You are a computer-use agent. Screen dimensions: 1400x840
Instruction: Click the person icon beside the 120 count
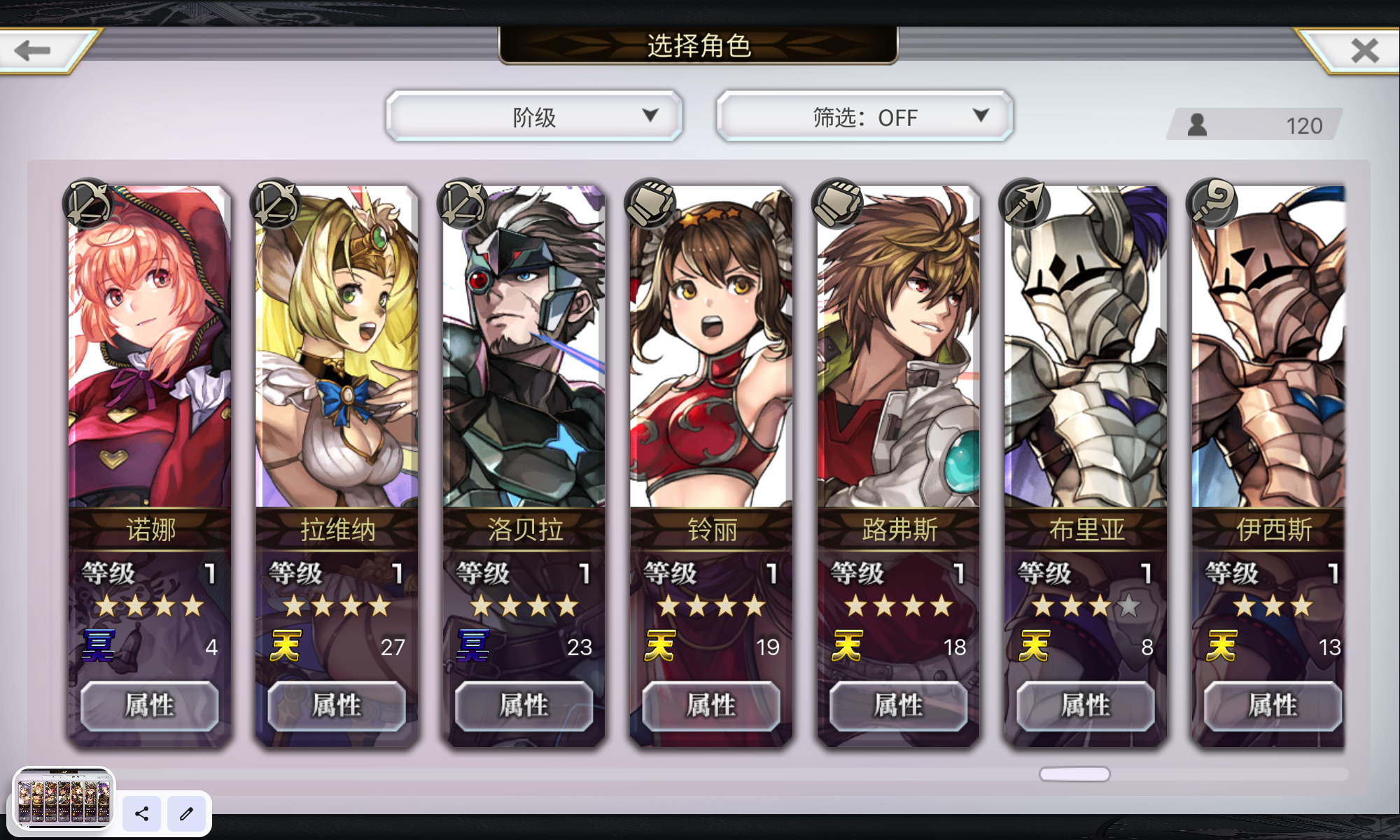click(1197, 124)
